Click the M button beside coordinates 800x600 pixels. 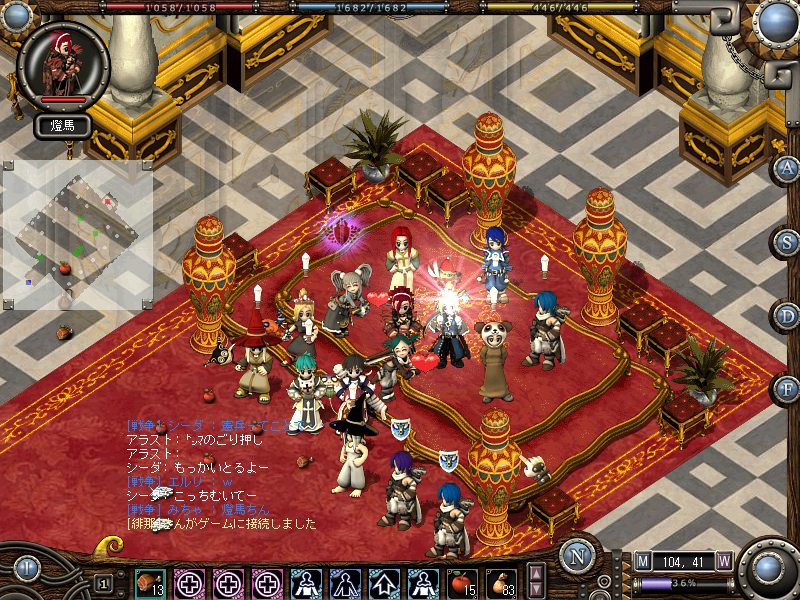[642, 561]
